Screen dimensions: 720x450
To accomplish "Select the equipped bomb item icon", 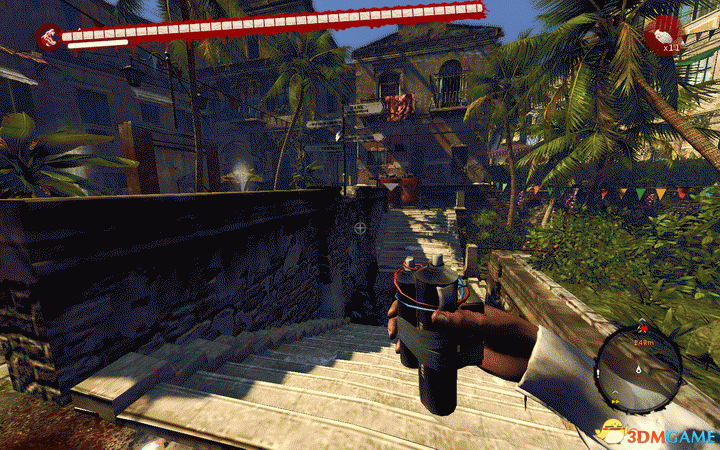I will tap(660, 37).
